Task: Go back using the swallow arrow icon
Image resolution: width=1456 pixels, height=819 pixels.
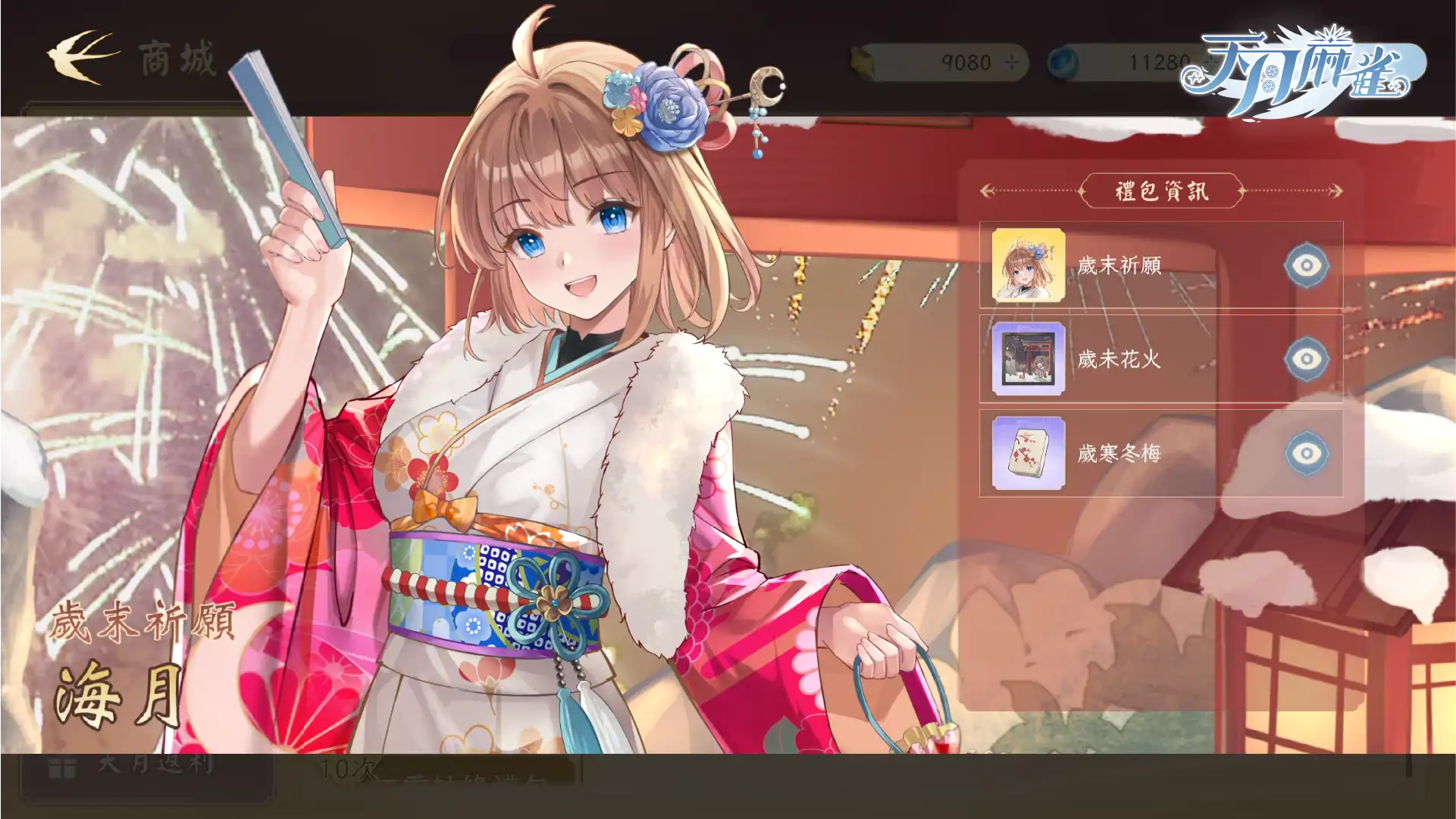Action: pyautogui.click(x=82, y=57)
